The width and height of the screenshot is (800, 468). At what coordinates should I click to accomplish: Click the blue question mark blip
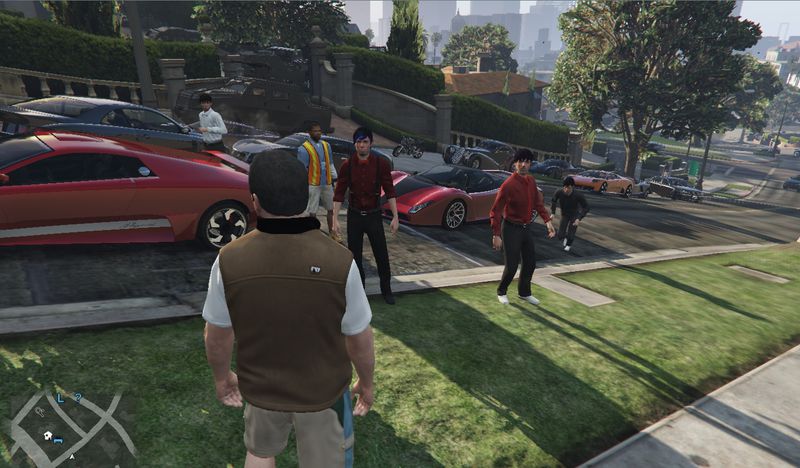click(x=77, y=398)
